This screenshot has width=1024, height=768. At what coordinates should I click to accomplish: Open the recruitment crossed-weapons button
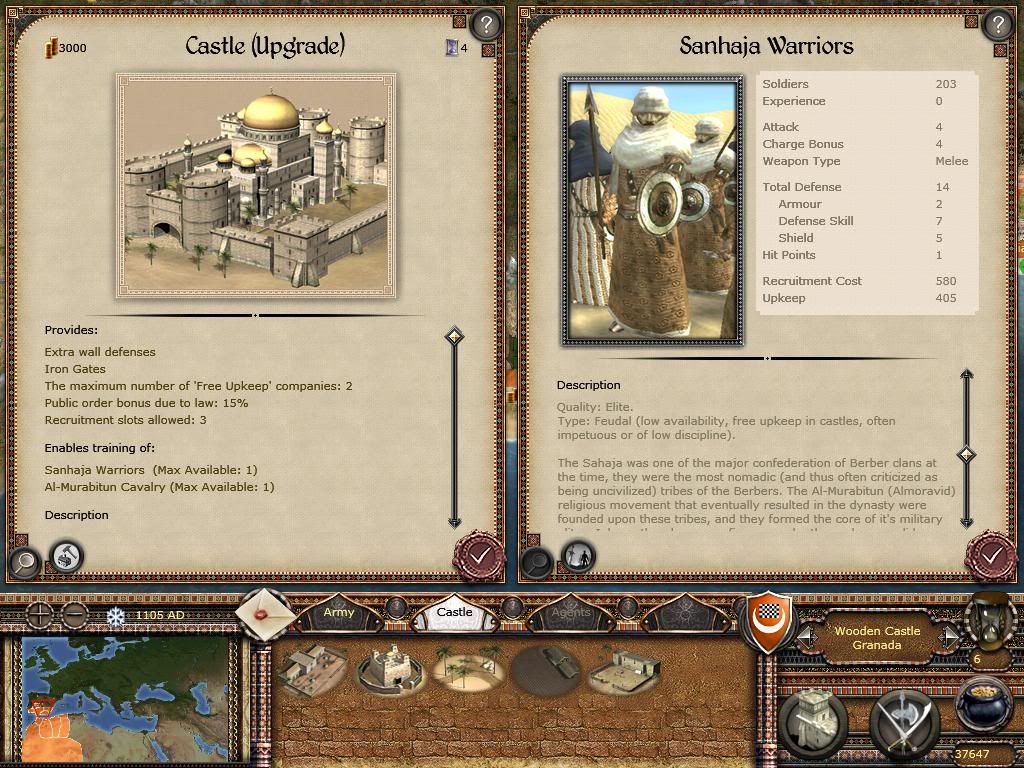(x=902, y=722)
